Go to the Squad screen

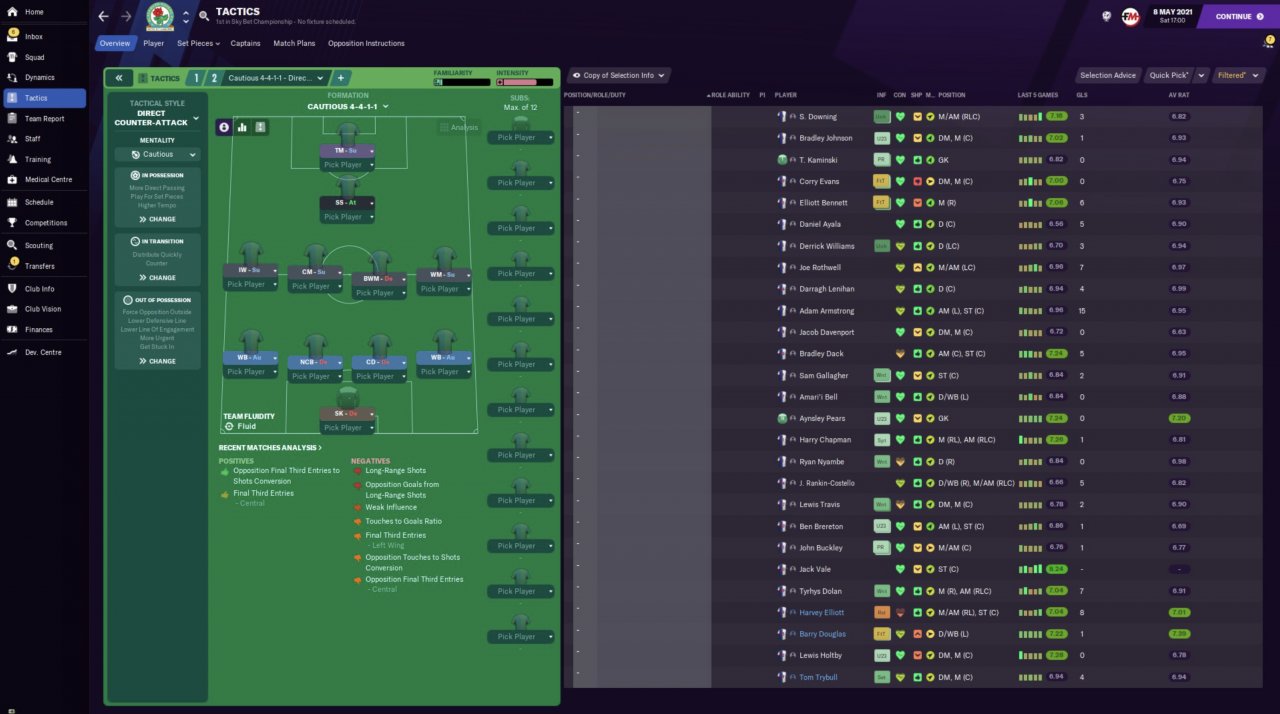pyautogui.click(x=34, y=57)
